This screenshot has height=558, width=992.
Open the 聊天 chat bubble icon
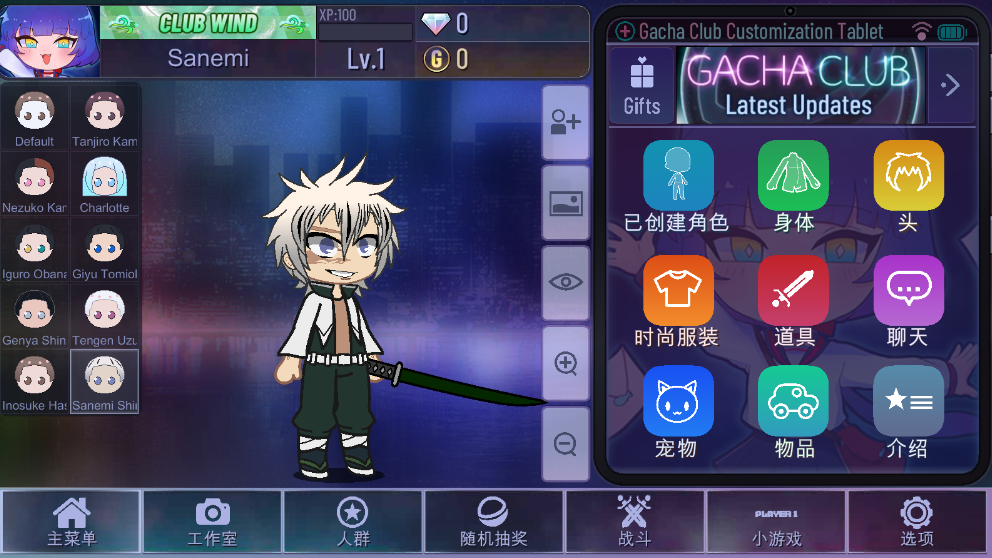click(x=908, y=291)
